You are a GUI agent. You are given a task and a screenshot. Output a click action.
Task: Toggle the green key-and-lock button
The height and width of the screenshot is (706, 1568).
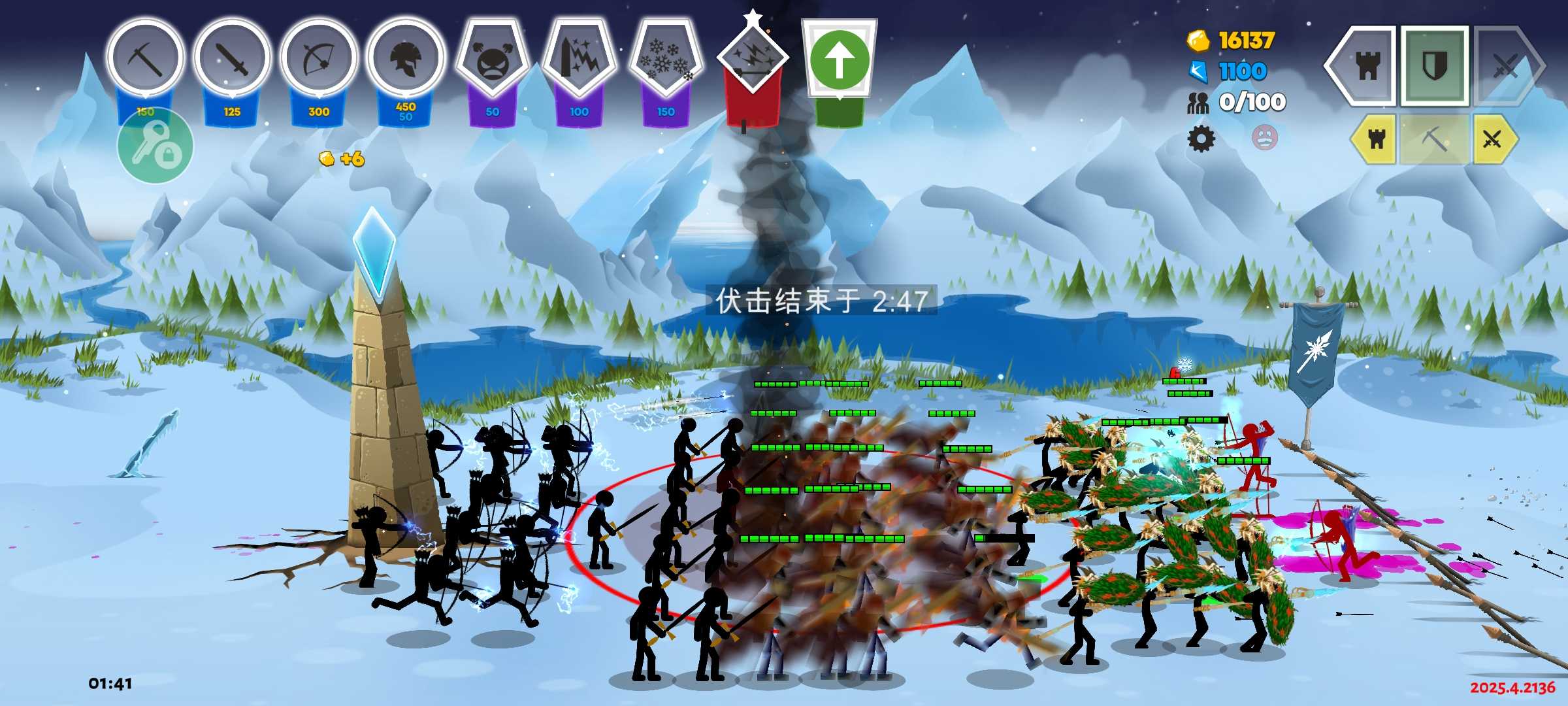(155, 147)
